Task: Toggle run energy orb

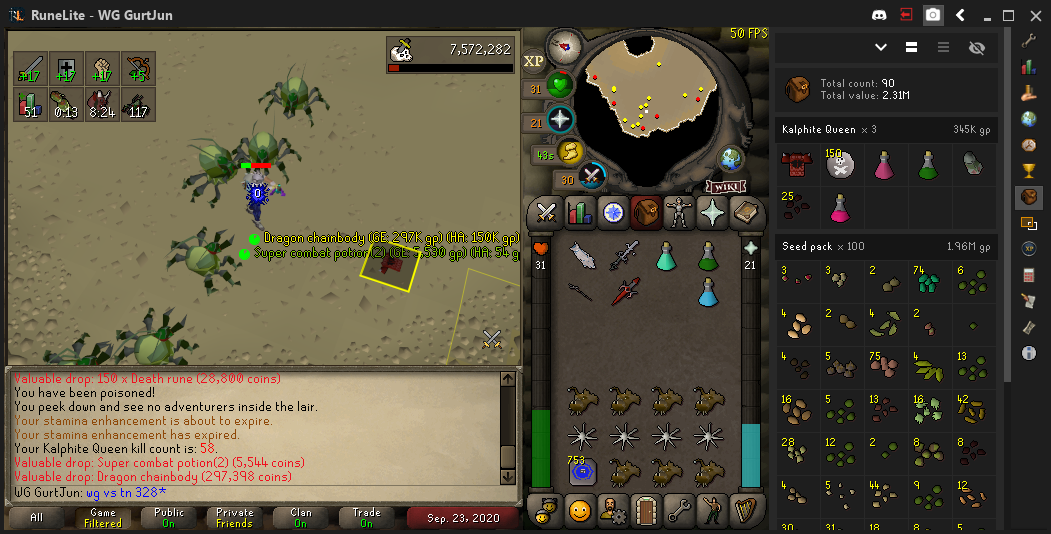Action: pyautogui.click(x=570, y=152)
